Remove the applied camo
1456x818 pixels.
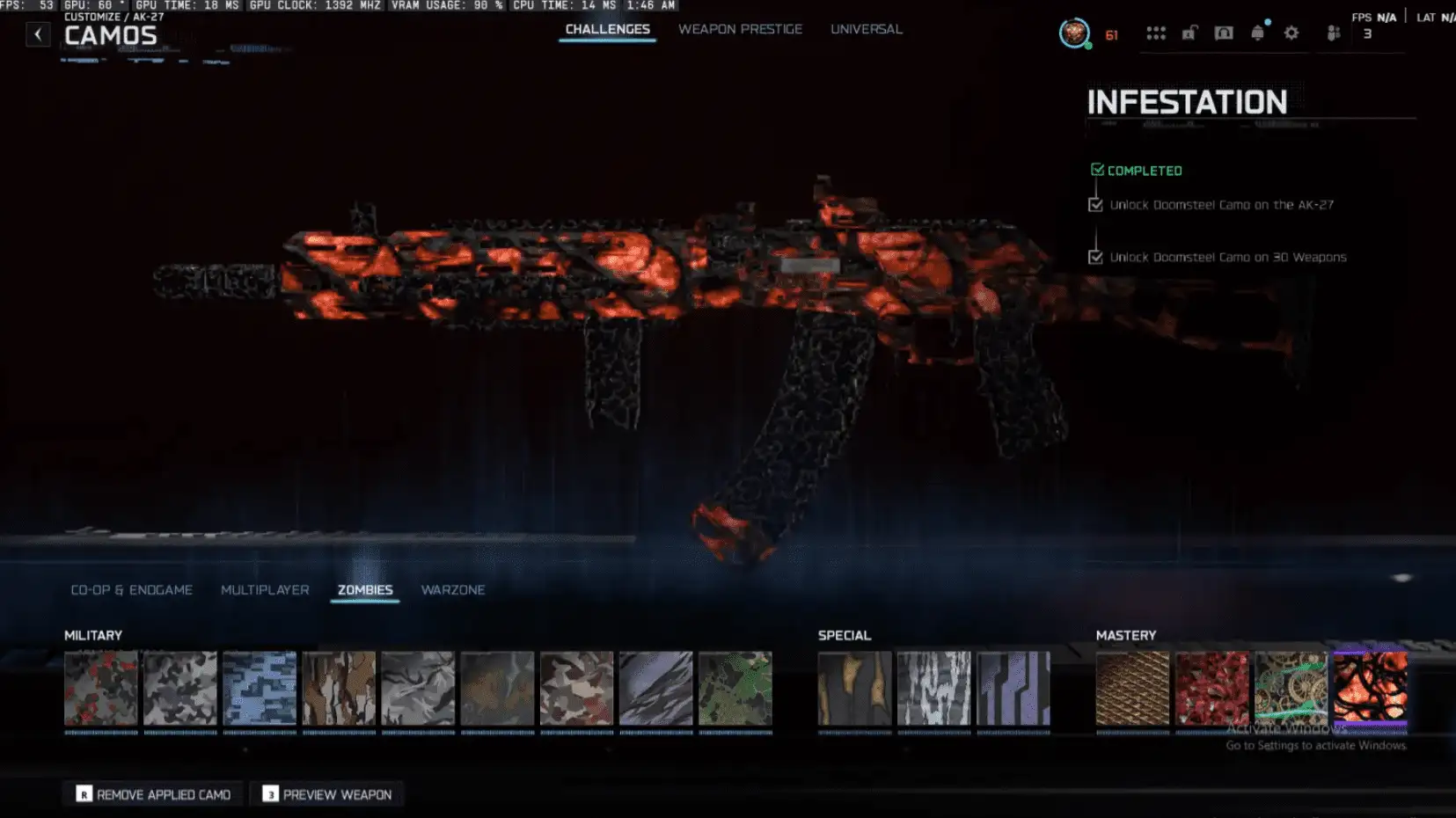click(153, 794)
